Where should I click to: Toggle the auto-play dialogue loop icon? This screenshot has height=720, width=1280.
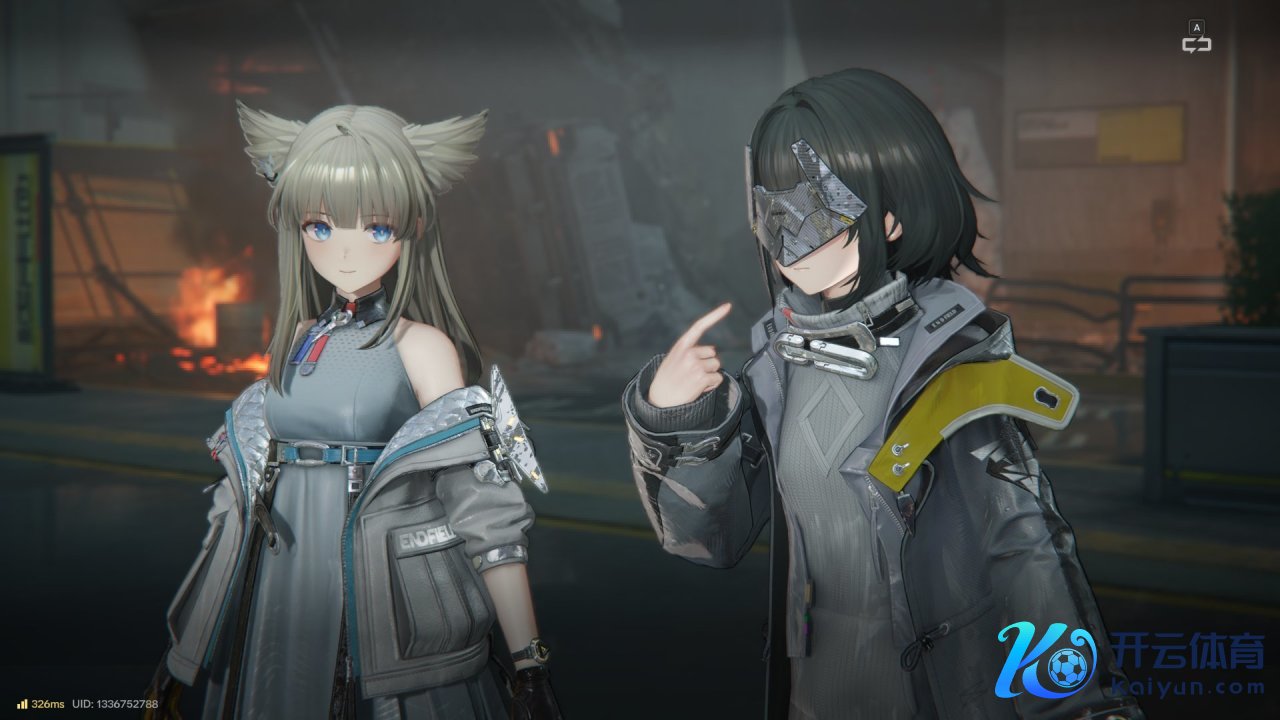click(x=1196, y=43)
